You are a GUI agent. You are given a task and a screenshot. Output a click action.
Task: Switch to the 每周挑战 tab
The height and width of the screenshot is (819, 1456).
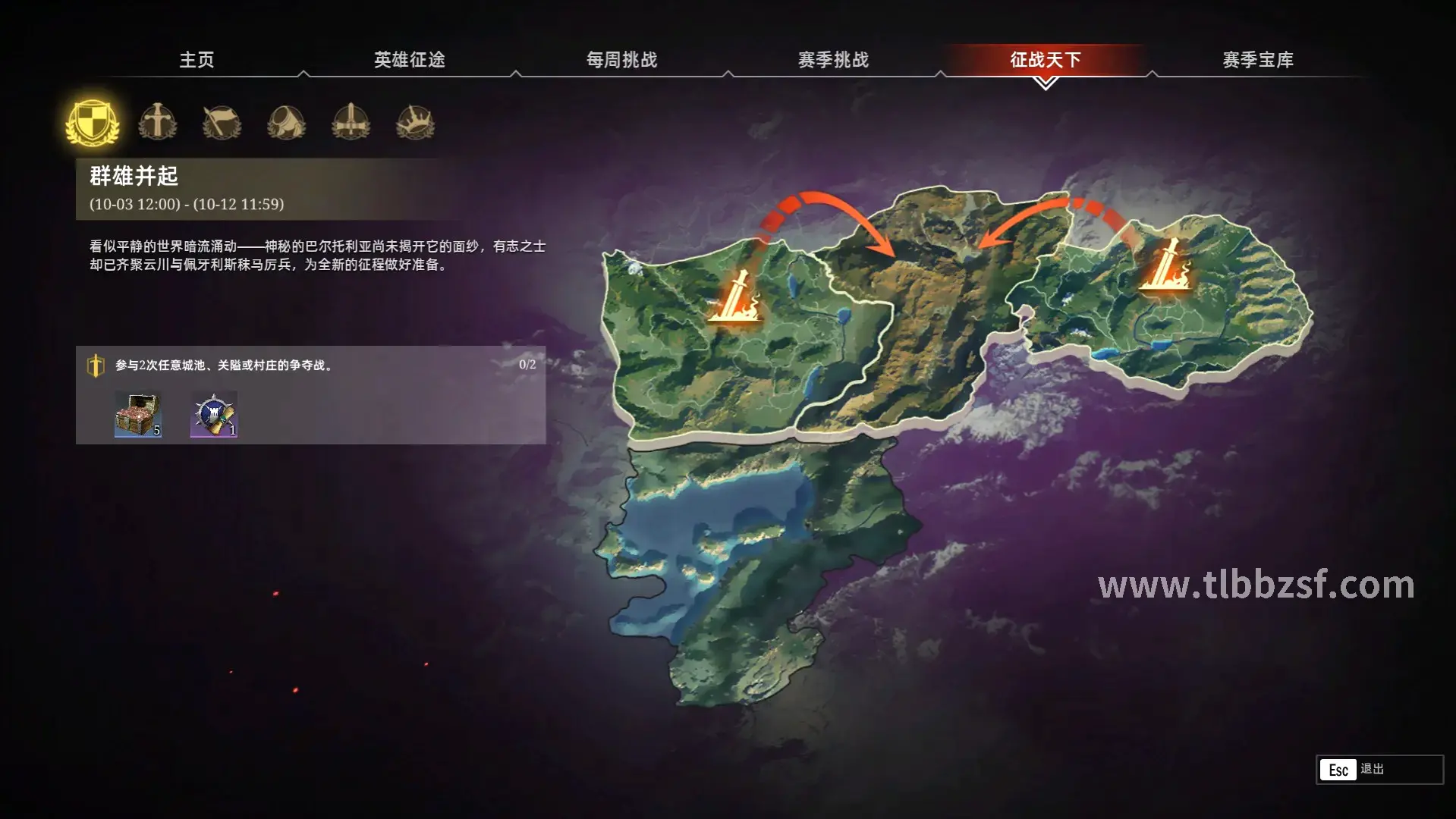pos(622,59)
